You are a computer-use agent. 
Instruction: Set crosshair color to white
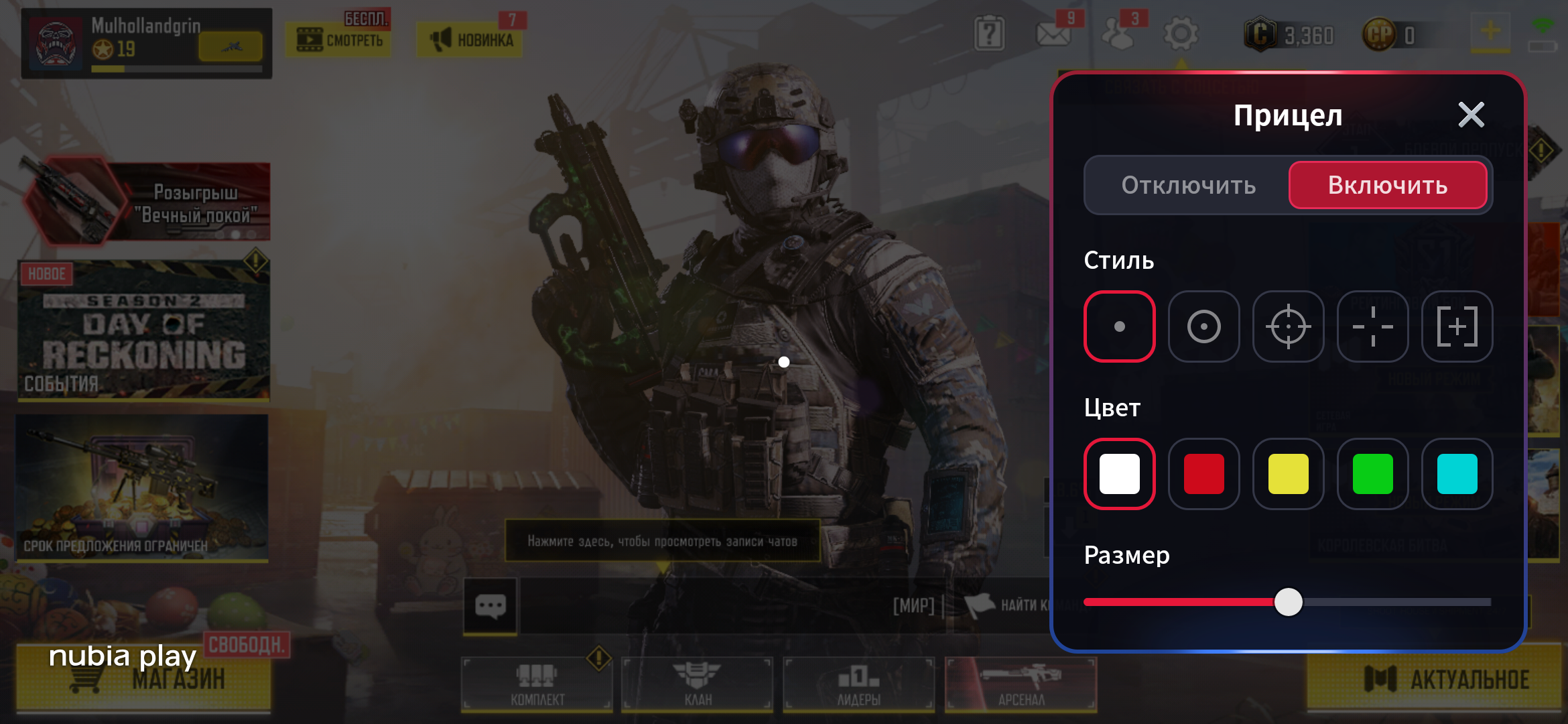1119,474
